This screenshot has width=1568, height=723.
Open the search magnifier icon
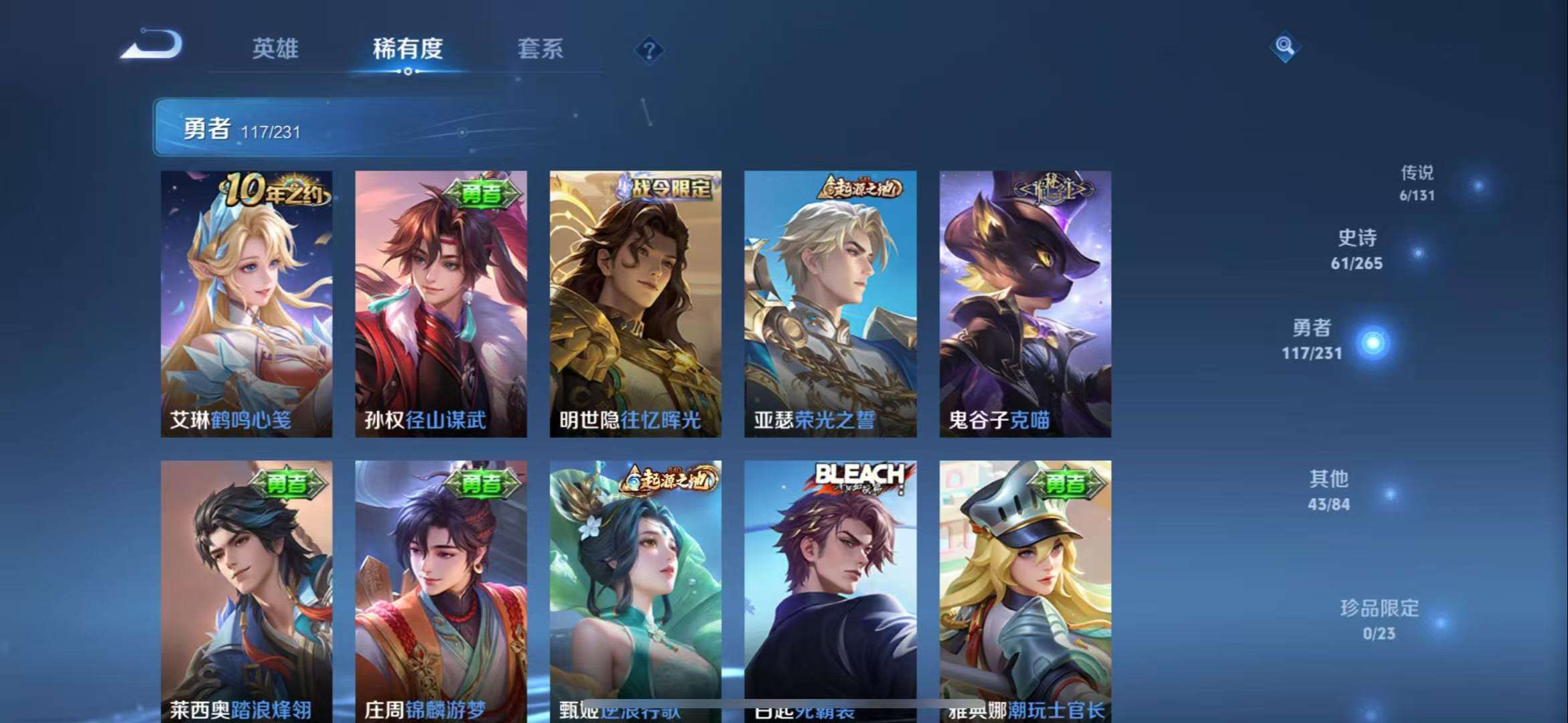click(1284, 48)
